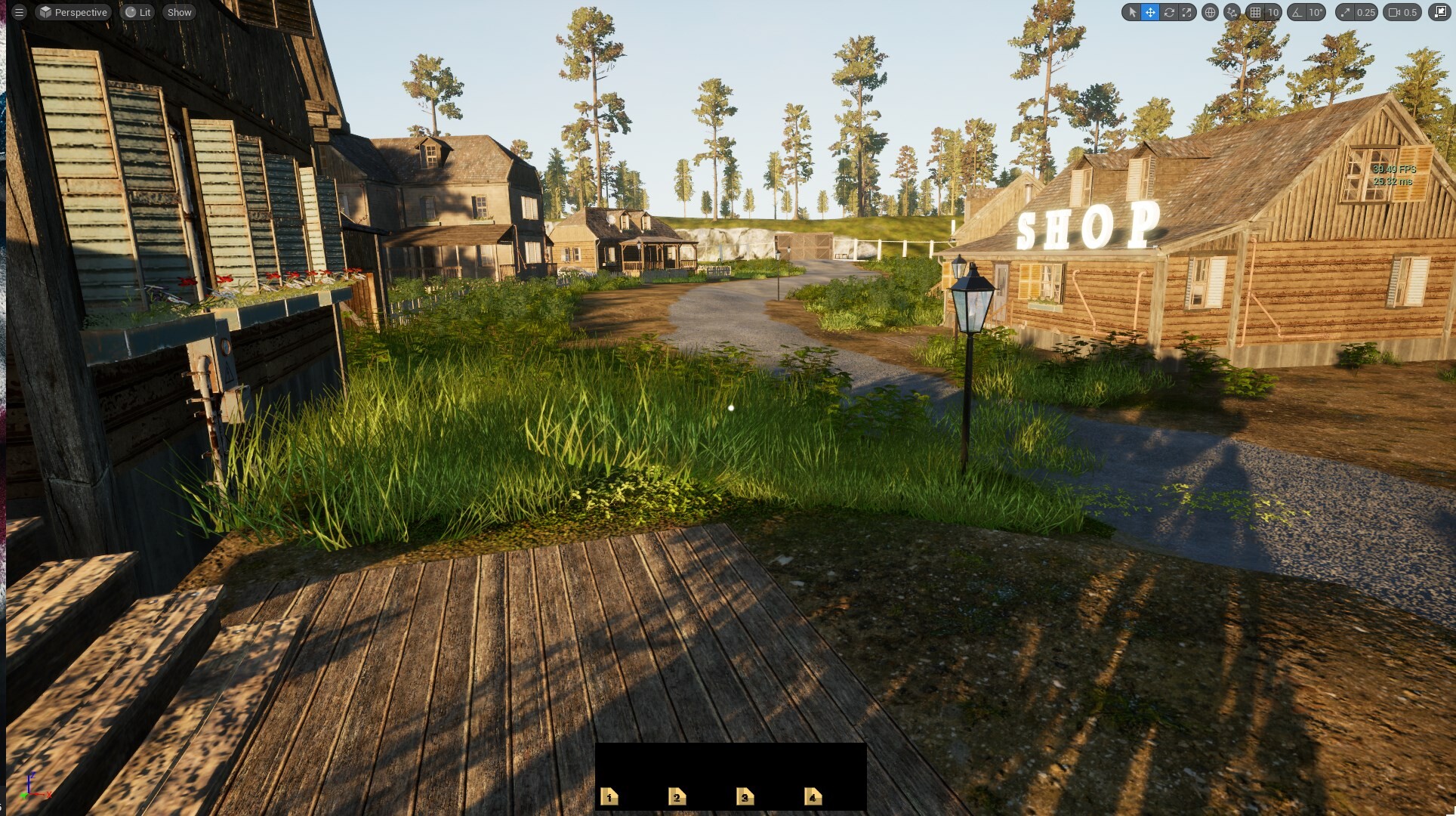Activate the Move (translate) tool
Screen dimensions: 1456x816
click(1151, 12)
